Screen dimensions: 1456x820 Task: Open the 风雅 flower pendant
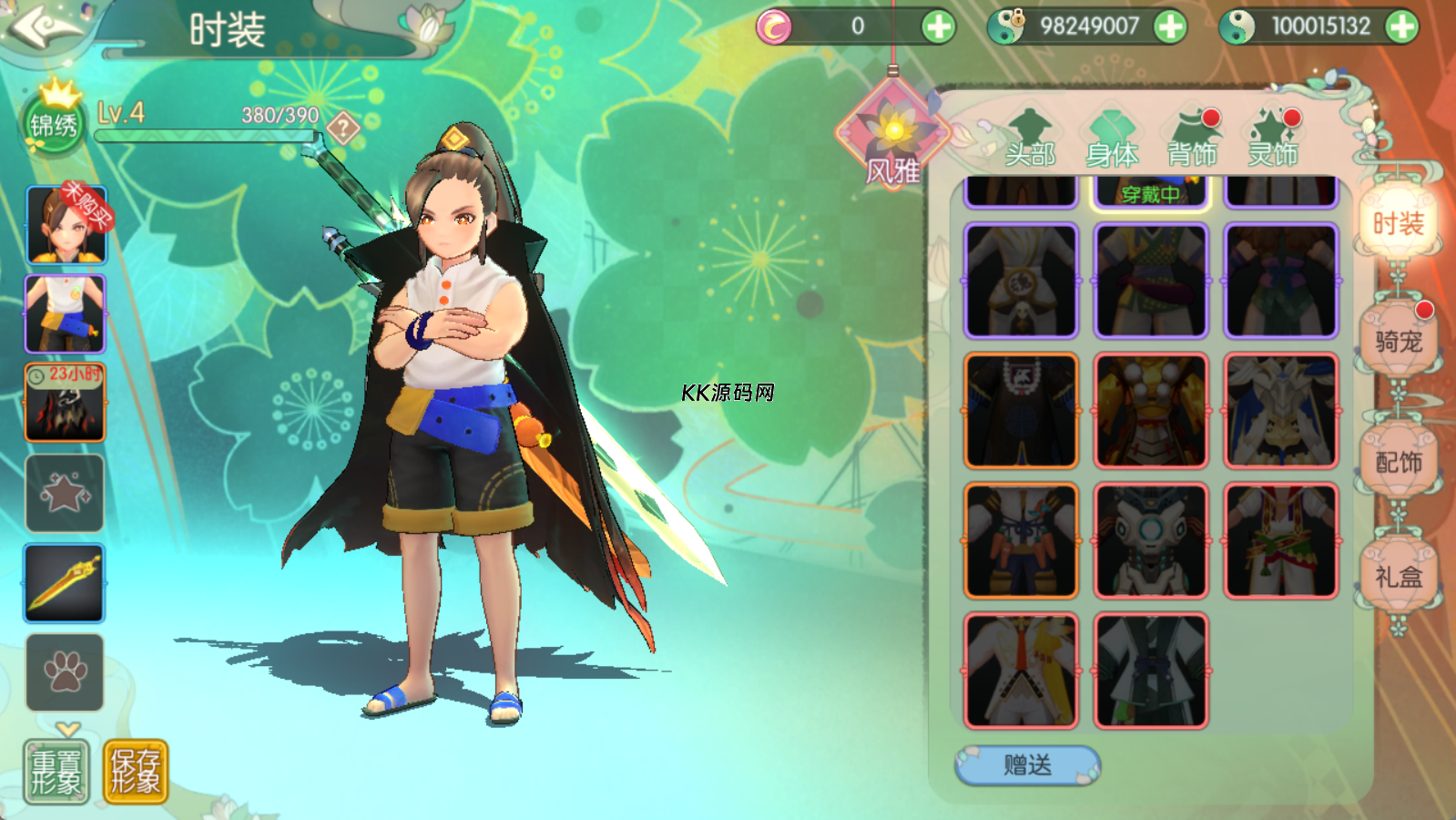coord(892,137)
